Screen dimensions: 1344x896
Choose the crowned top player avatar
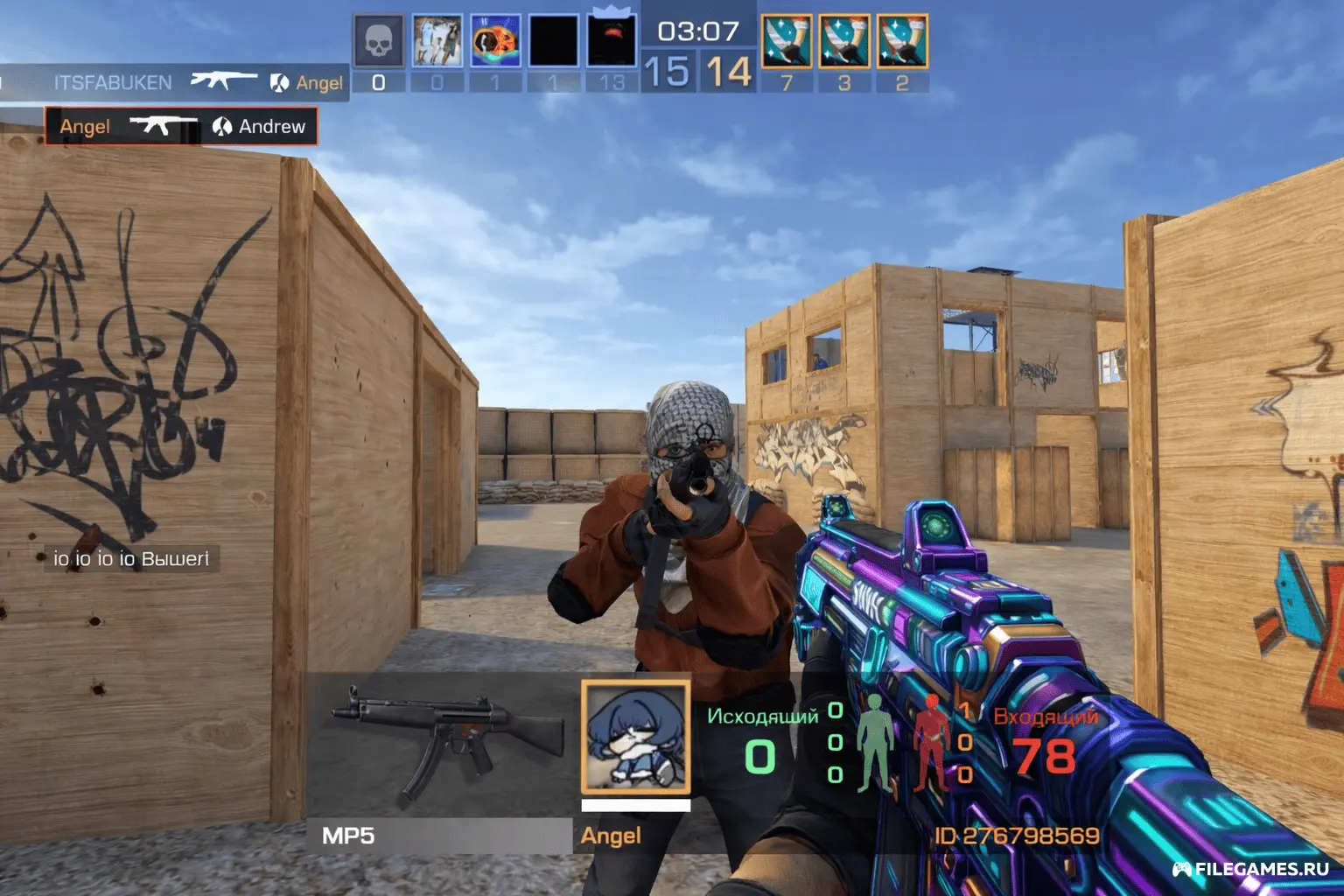612,40
